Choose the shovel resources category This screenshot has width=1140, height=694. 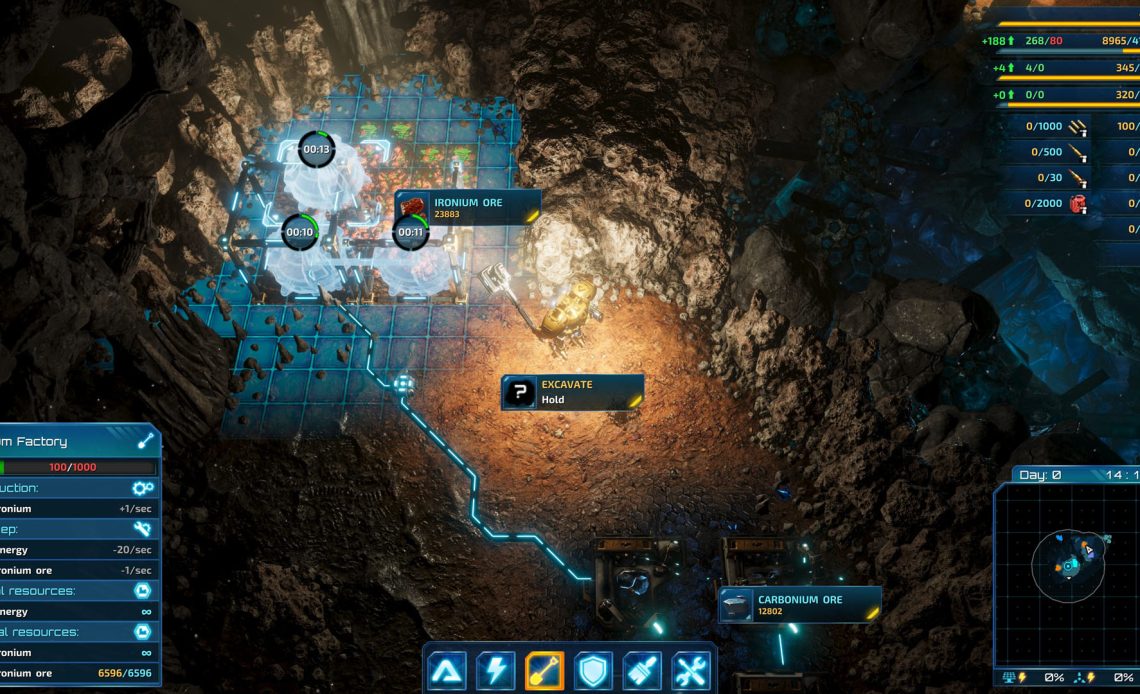(545, 671)
